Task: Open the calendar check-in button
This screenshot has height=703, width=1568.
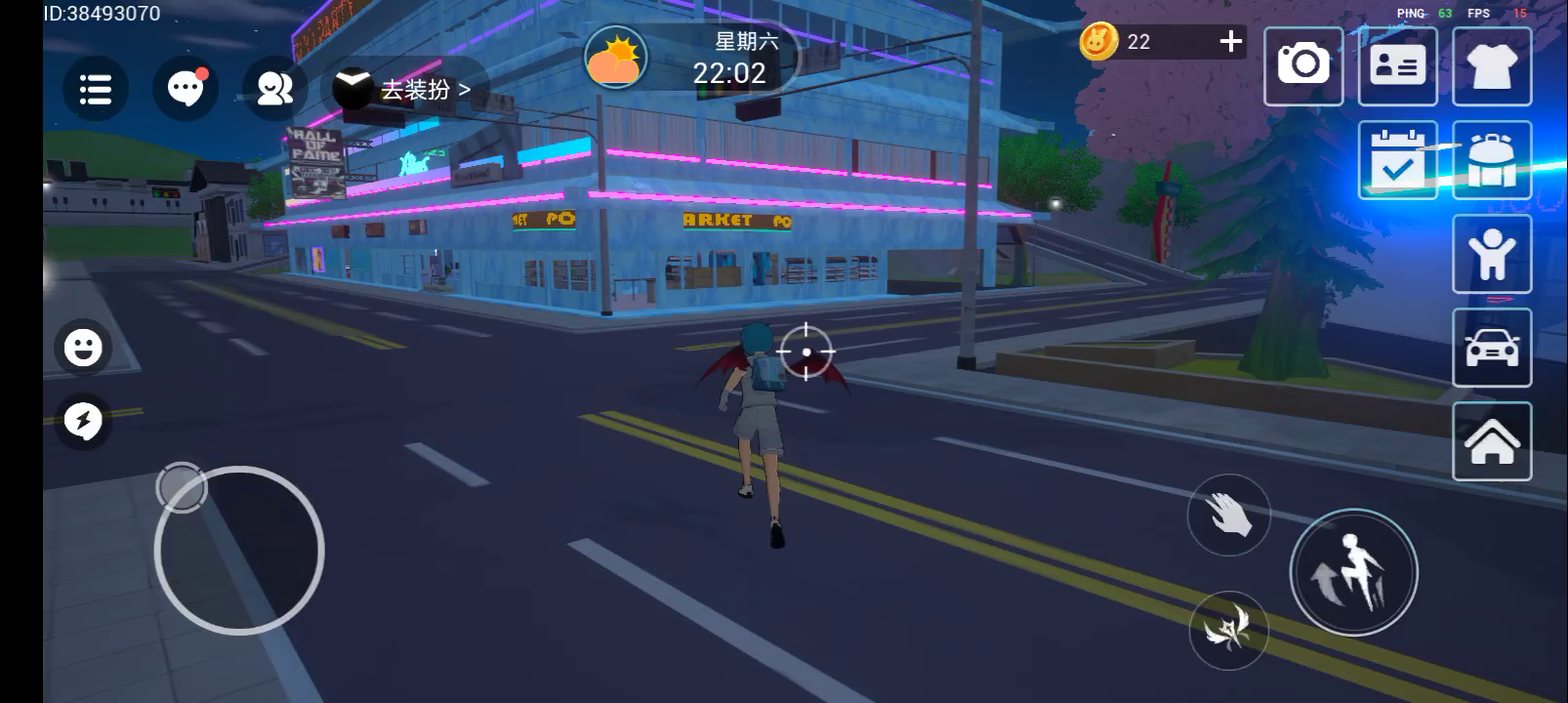Action: click(1397, 160)
